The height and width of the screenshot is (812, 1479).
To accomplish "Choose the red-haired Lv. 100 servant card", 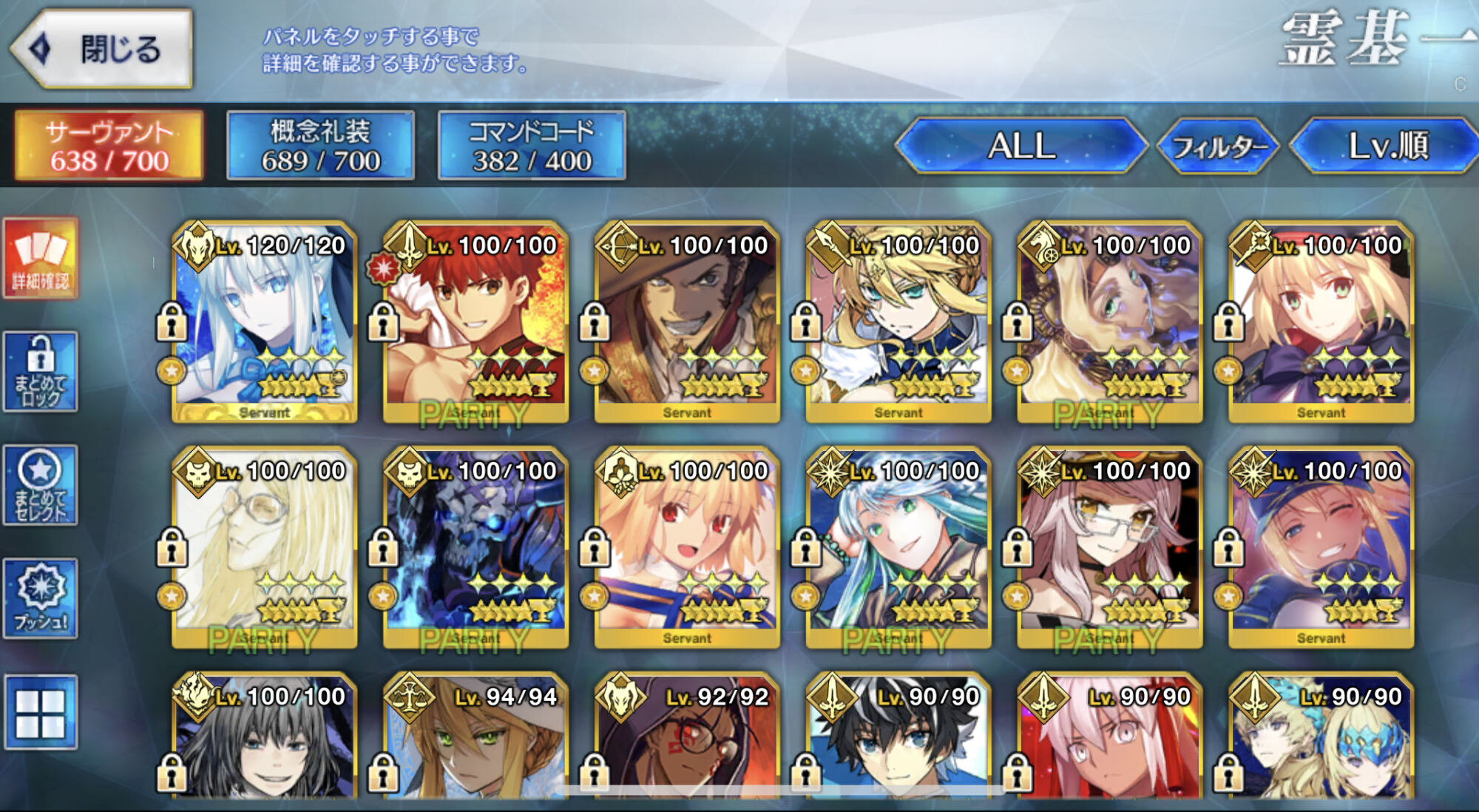I will pos(475,322).
